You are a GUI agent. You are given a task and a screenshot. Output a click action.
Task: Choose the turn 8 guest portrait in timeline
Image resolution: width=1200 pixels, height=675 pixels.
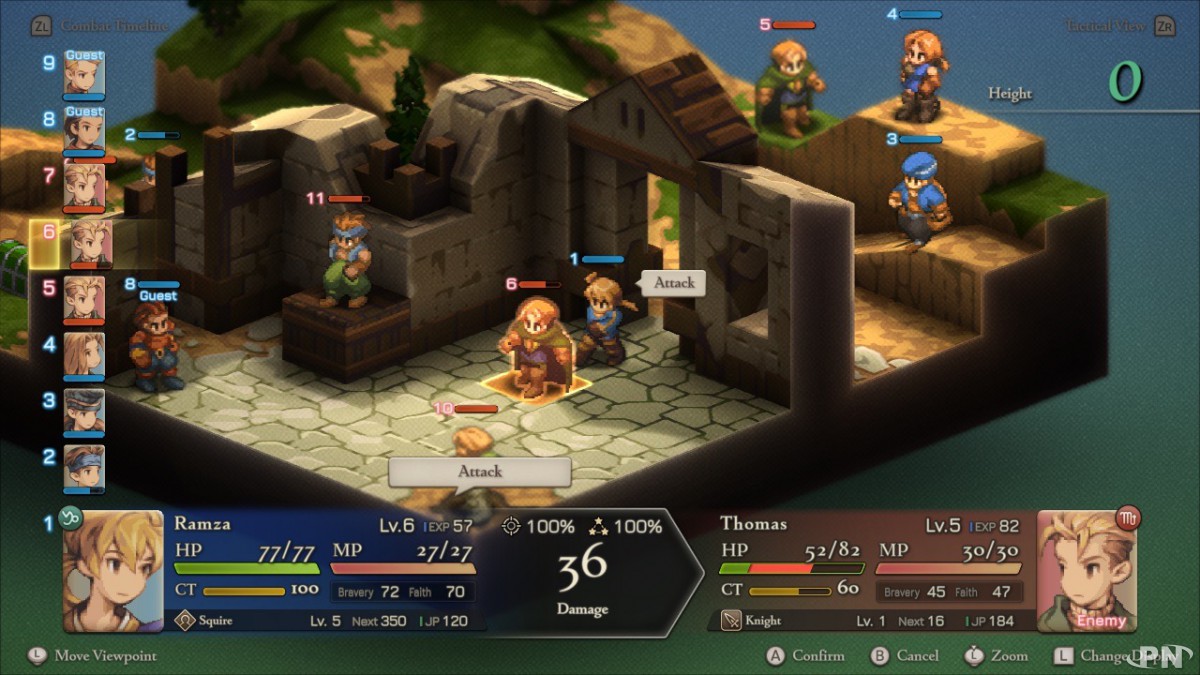tap(84, 130)
